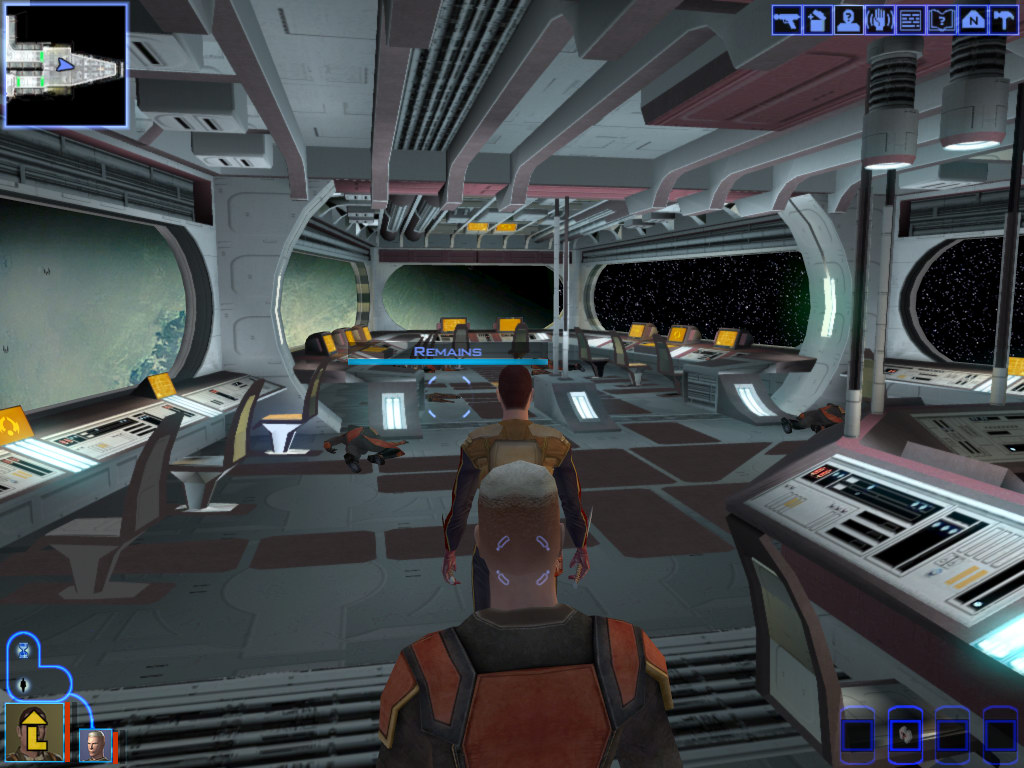
Task: Open the Inventory box icon
Action: (817, 20)
